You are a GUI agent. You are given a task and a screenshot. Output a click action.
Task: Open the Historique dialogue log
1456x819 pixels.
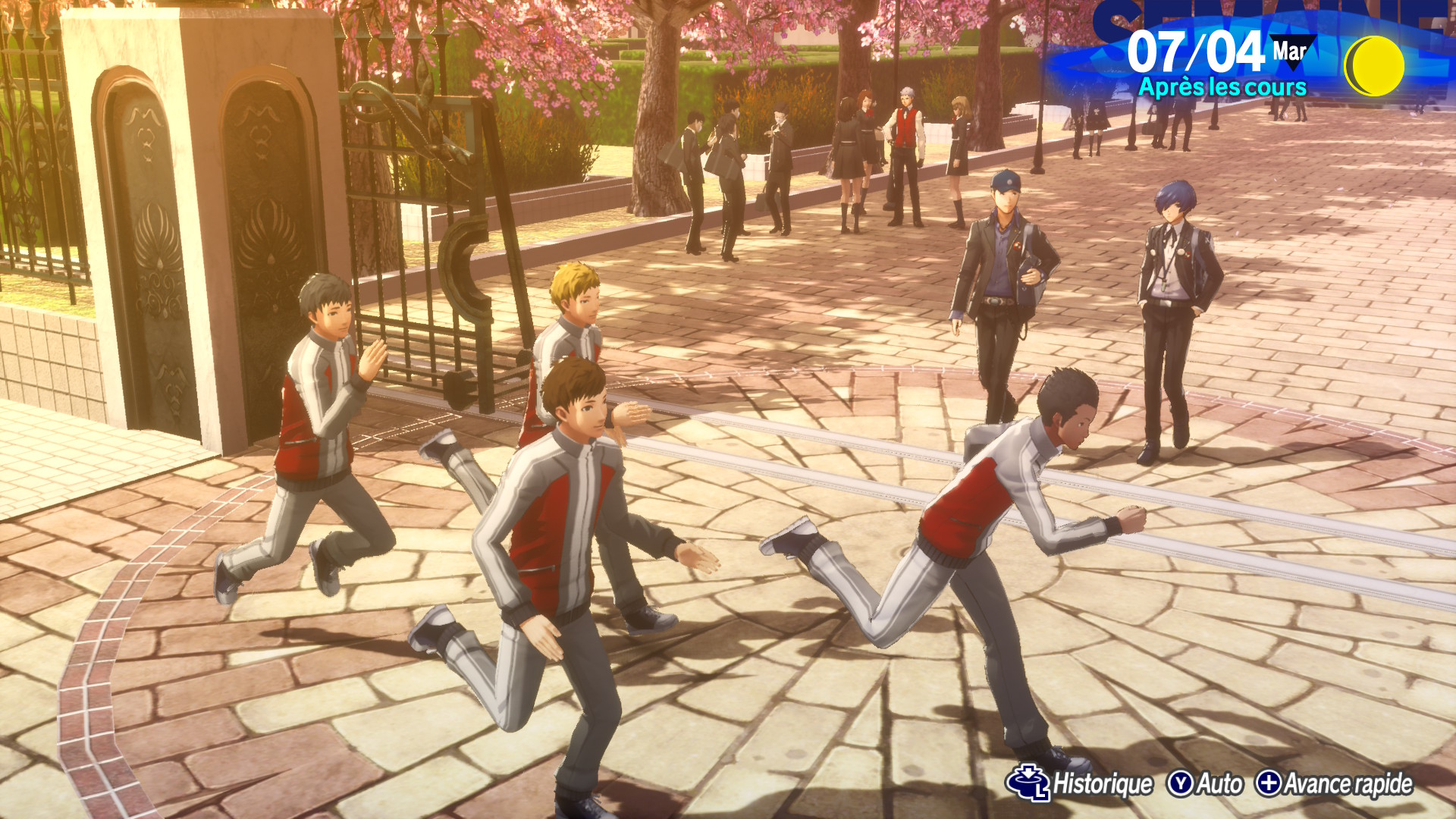point(1081,783)
